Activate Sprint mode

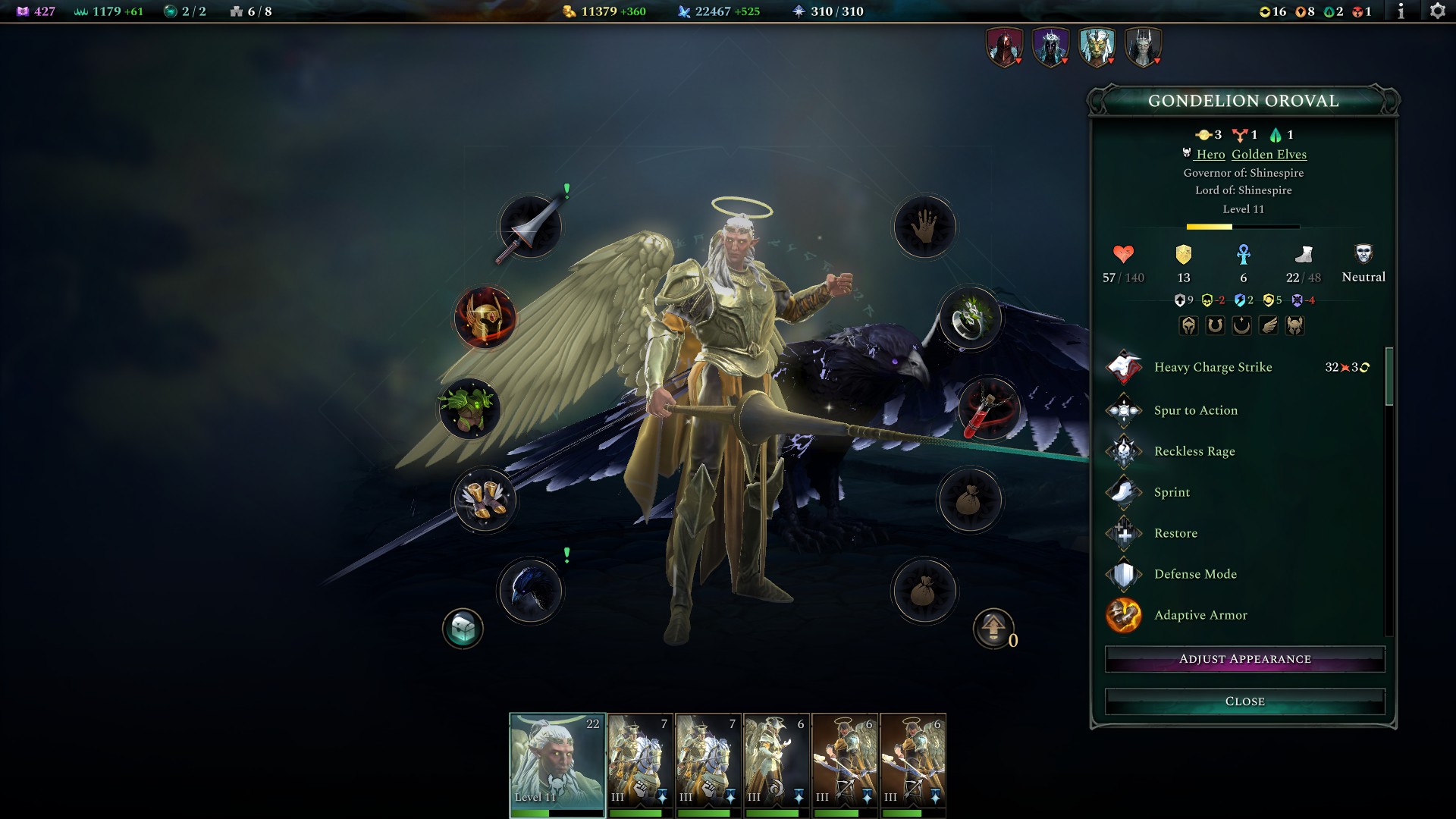(x=1125, y=491)
